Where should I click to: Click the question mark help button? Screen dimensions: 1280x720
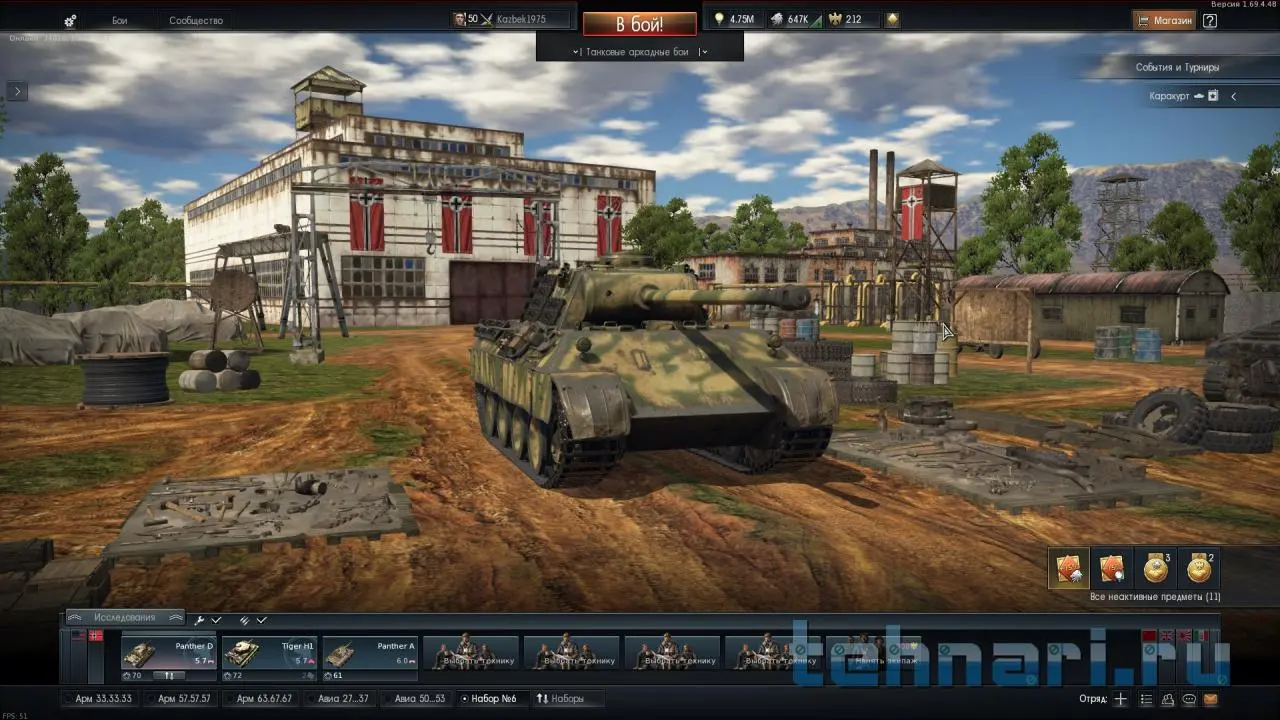pyautogui.click(x=1210, y=20)
